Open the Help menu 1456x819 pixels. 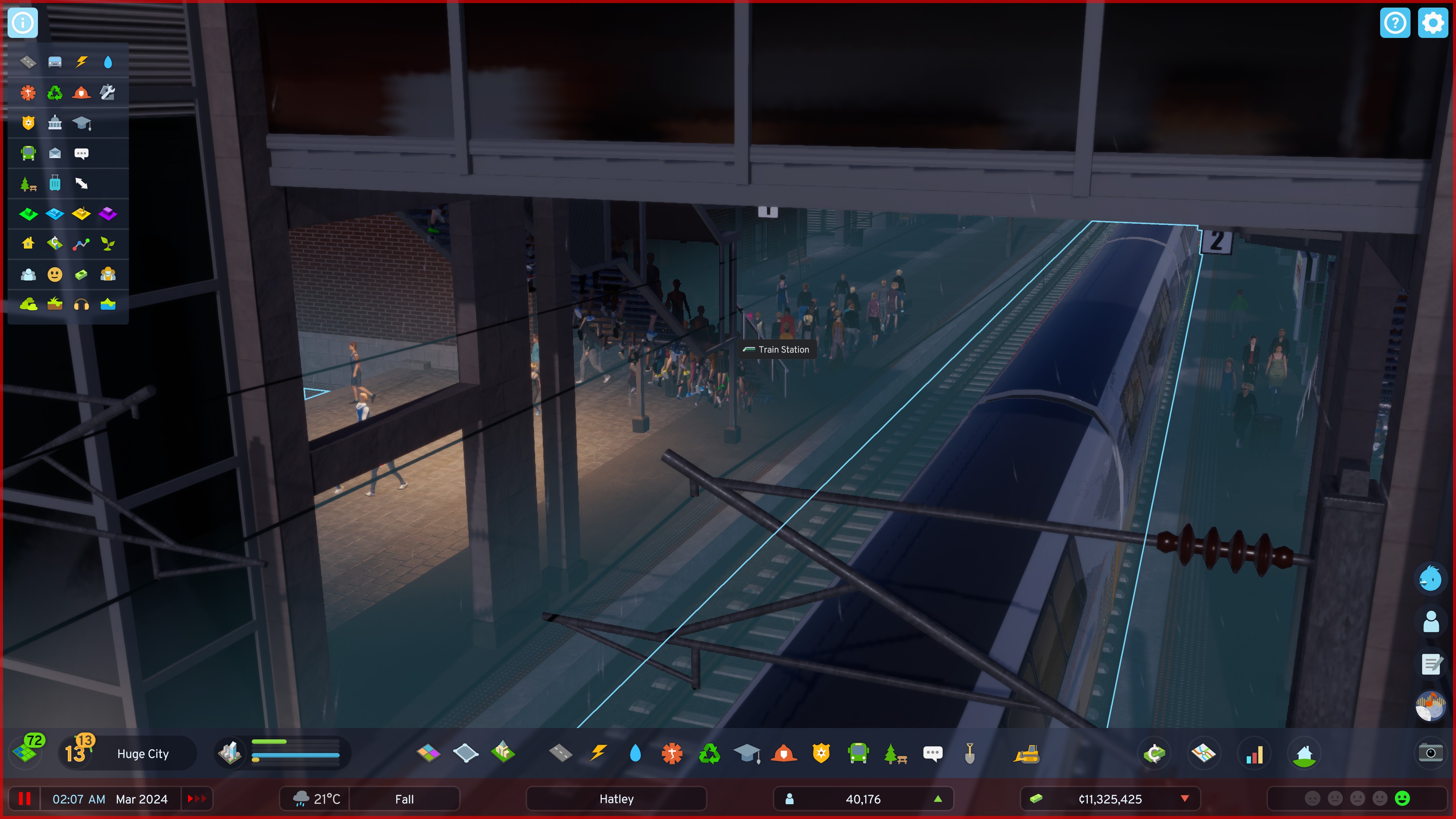coord(1395,23)
